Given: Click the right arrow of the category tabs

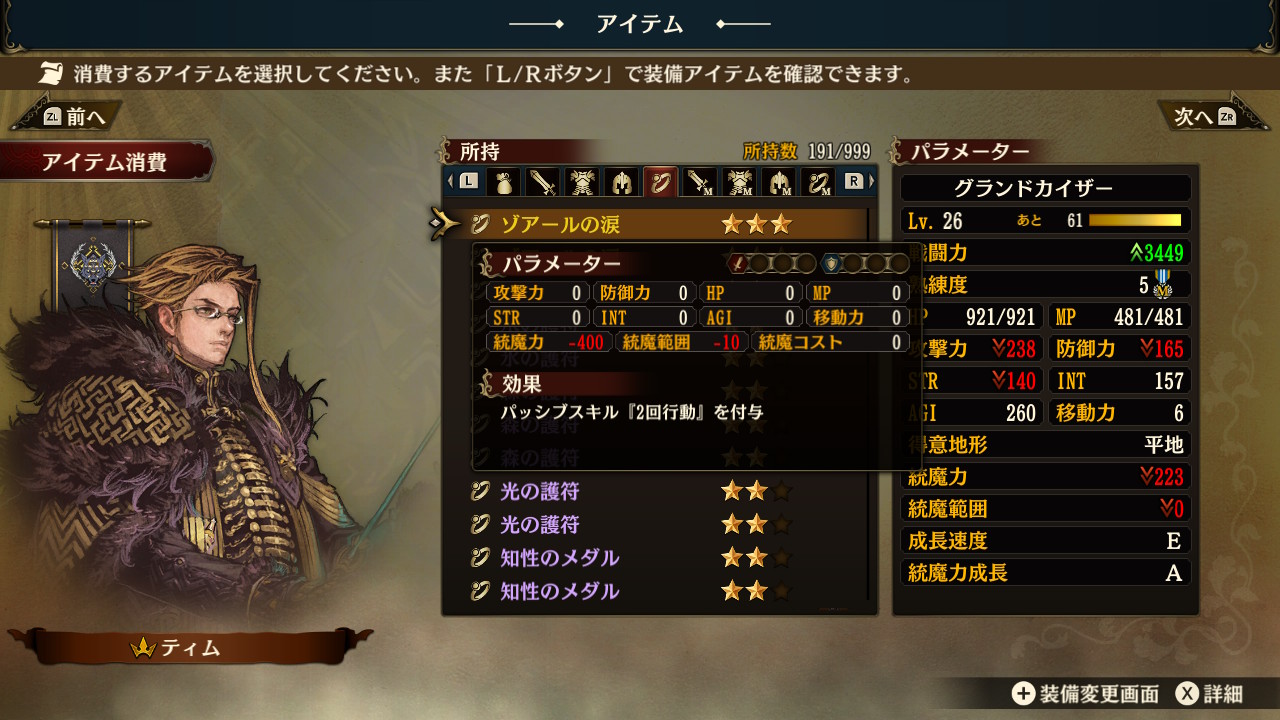Looking at the screenshot, I should [x=871, y=182].
